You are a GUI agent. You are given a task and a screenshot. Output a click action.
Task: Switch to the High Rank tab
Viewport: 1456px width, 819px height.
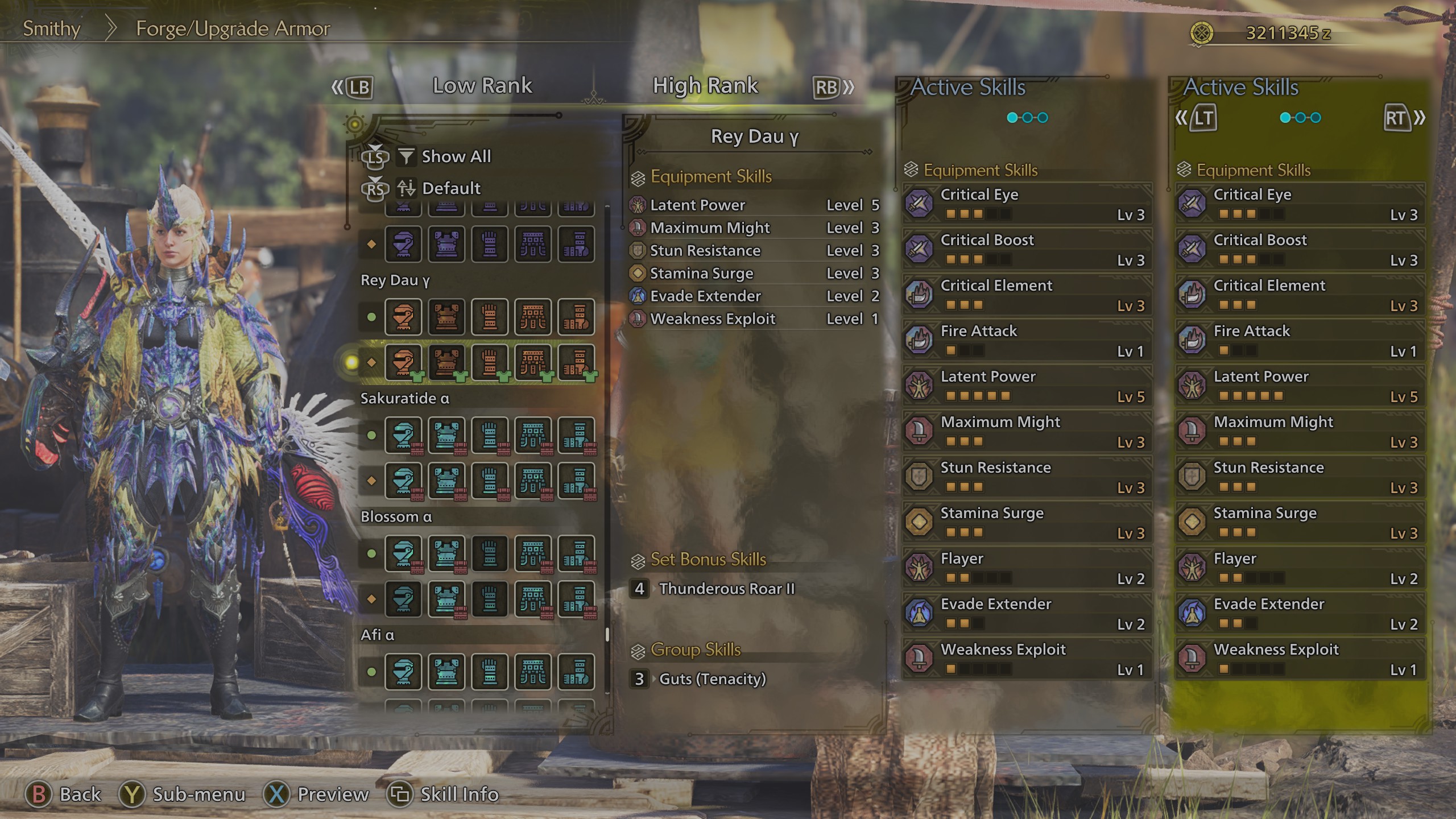point(705,86)
